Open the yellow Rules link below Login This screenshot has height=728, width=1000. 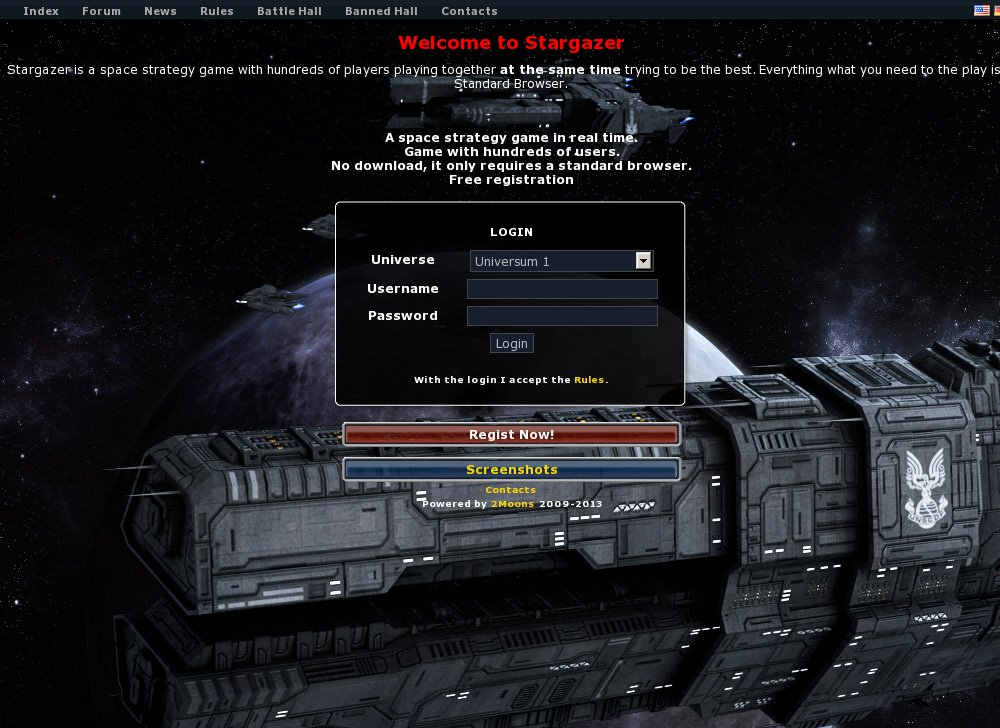[x=589, y=380]
